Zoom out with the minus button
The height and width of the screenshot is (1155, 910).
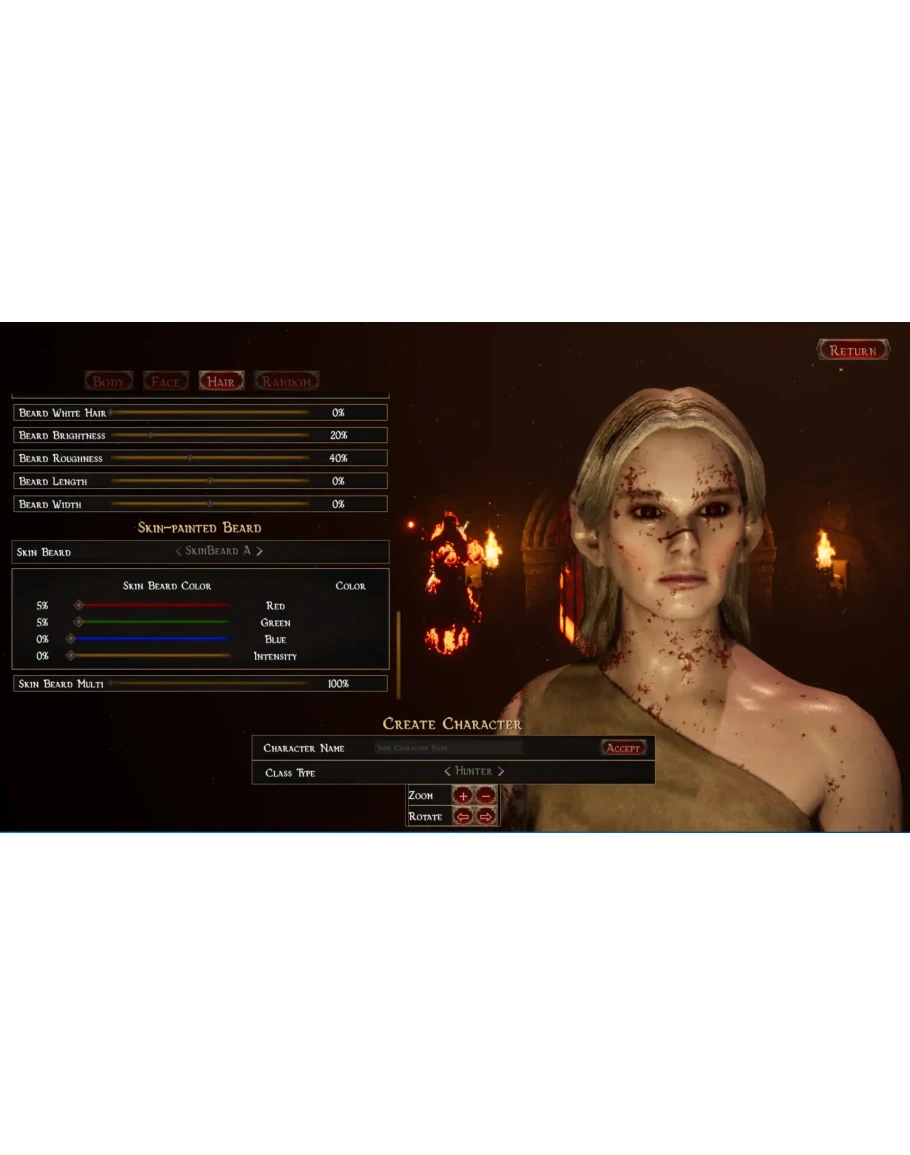point(486,796)
